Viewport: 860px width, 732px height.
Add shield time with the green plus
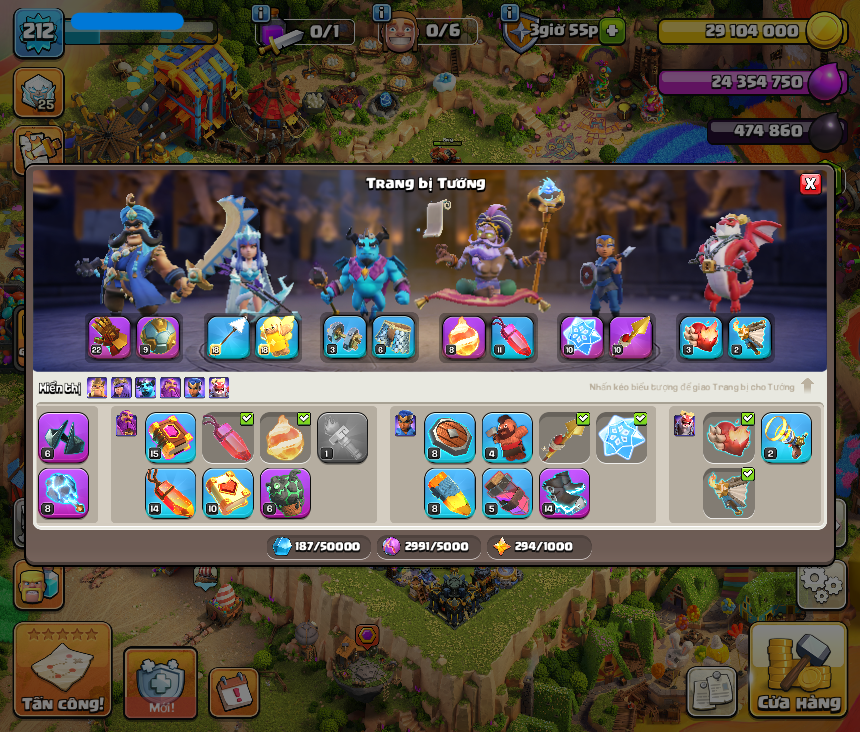(x=613, y=30)
